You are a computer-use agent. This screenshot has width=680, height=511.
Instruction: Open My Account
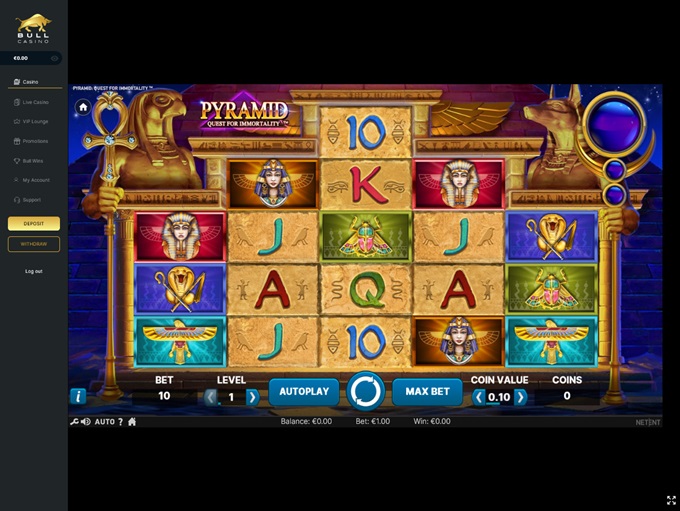click(35, 180)
